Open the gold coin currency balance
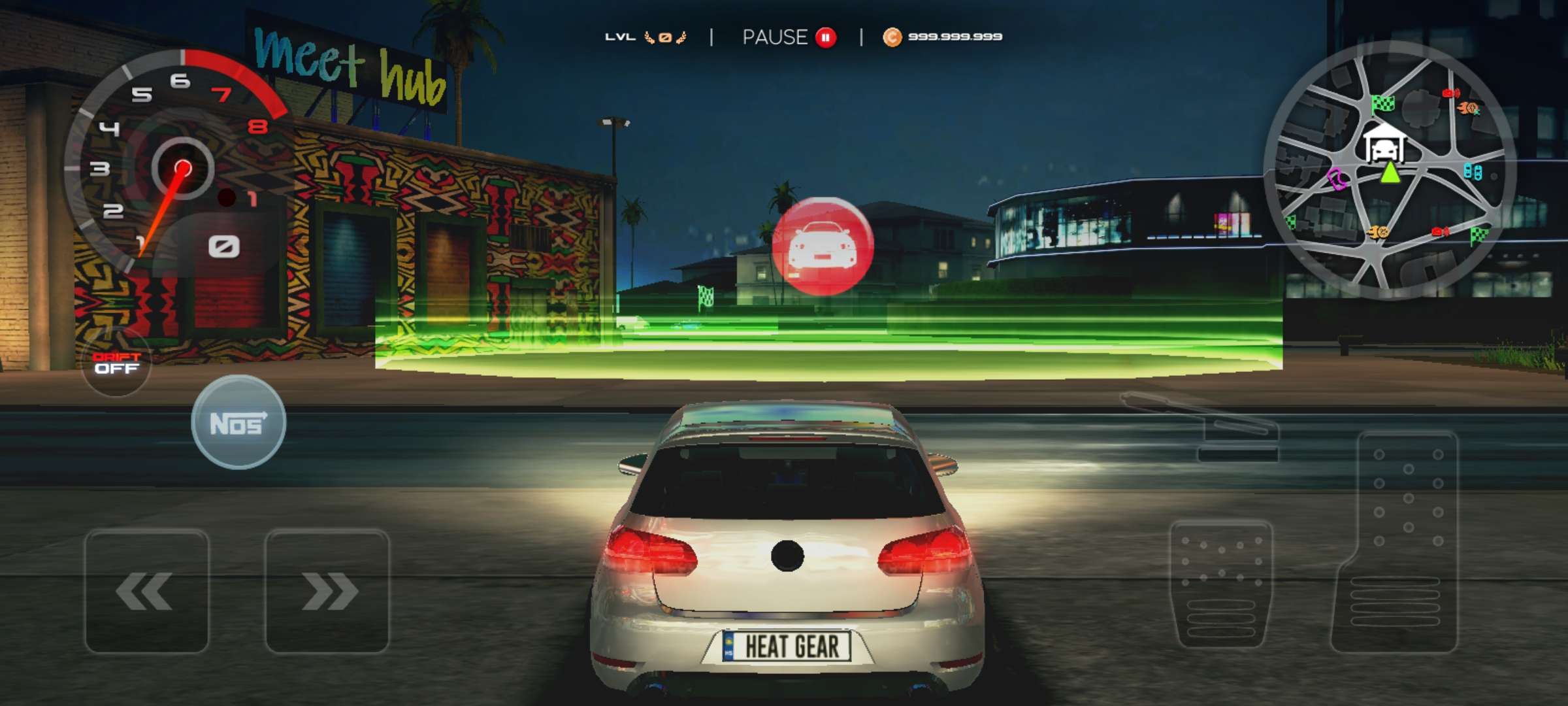The height and width of the screenshot is (706, 1568). 943,37
